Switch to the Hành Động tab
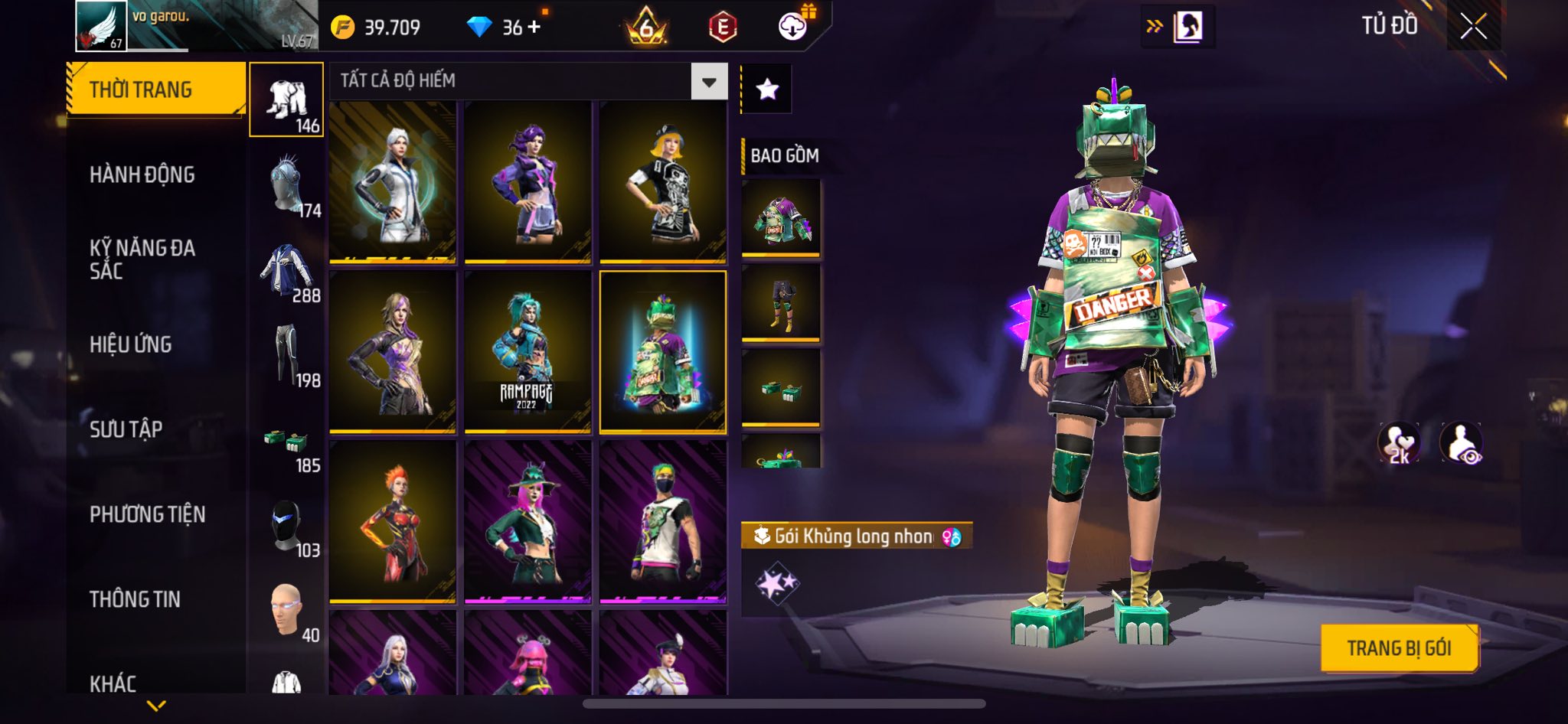This screenshot has width=1568, height=724. (x=142, y=175)
